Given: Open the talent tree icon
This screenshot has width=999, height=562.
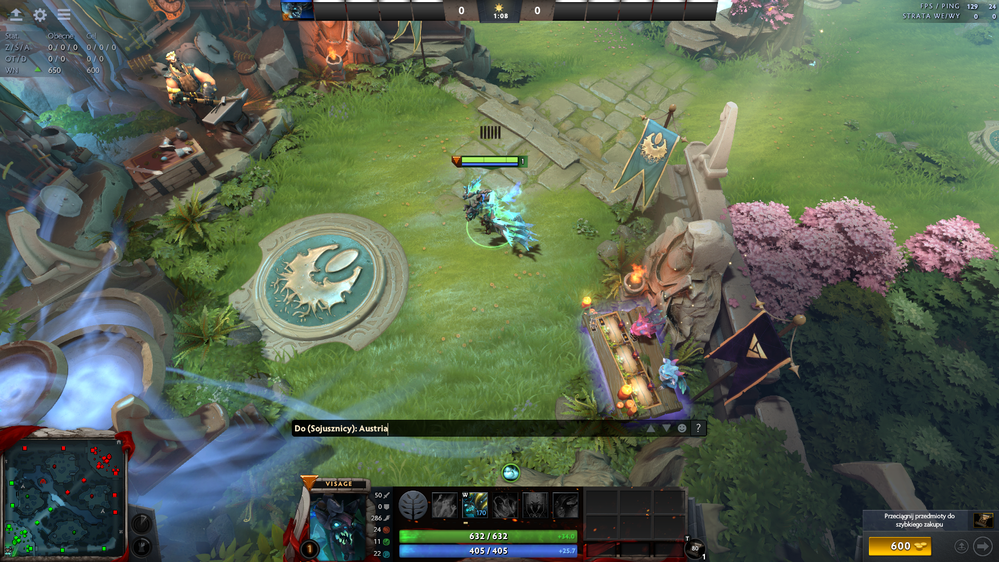Looking at the screenshot, I should click(414, 506).
